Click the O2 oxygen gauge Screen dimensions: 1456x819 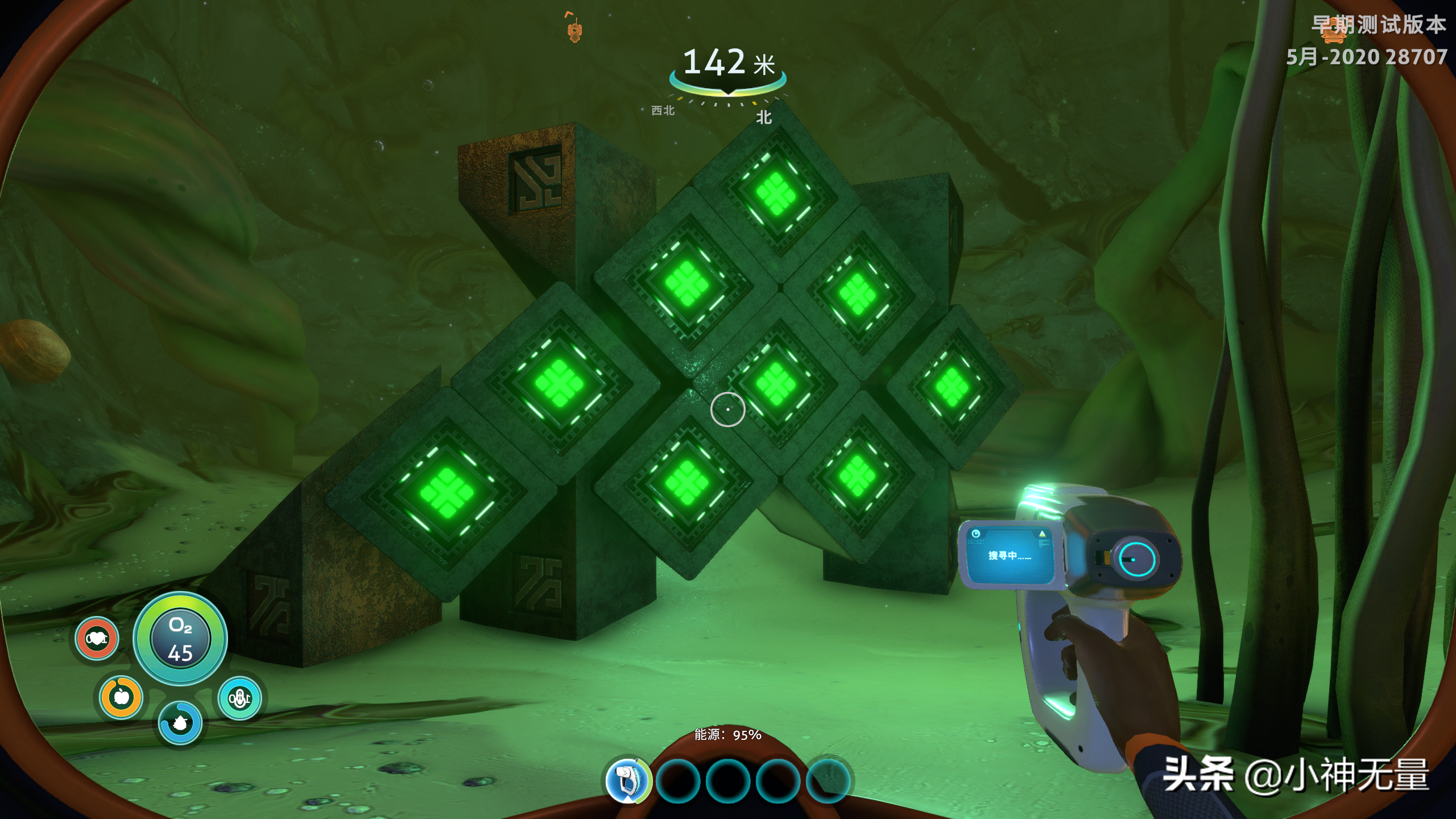click(180, 639)
